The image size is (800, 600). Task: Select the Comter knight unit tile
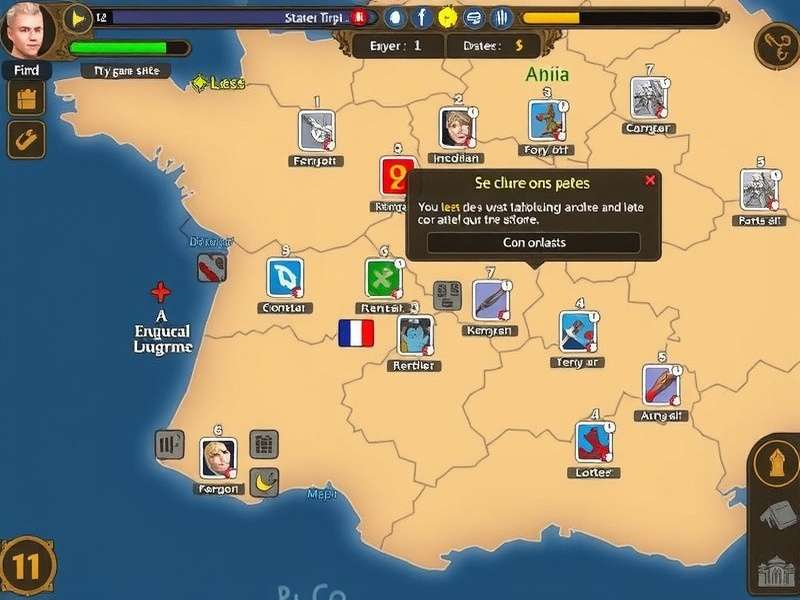(648, 98)
